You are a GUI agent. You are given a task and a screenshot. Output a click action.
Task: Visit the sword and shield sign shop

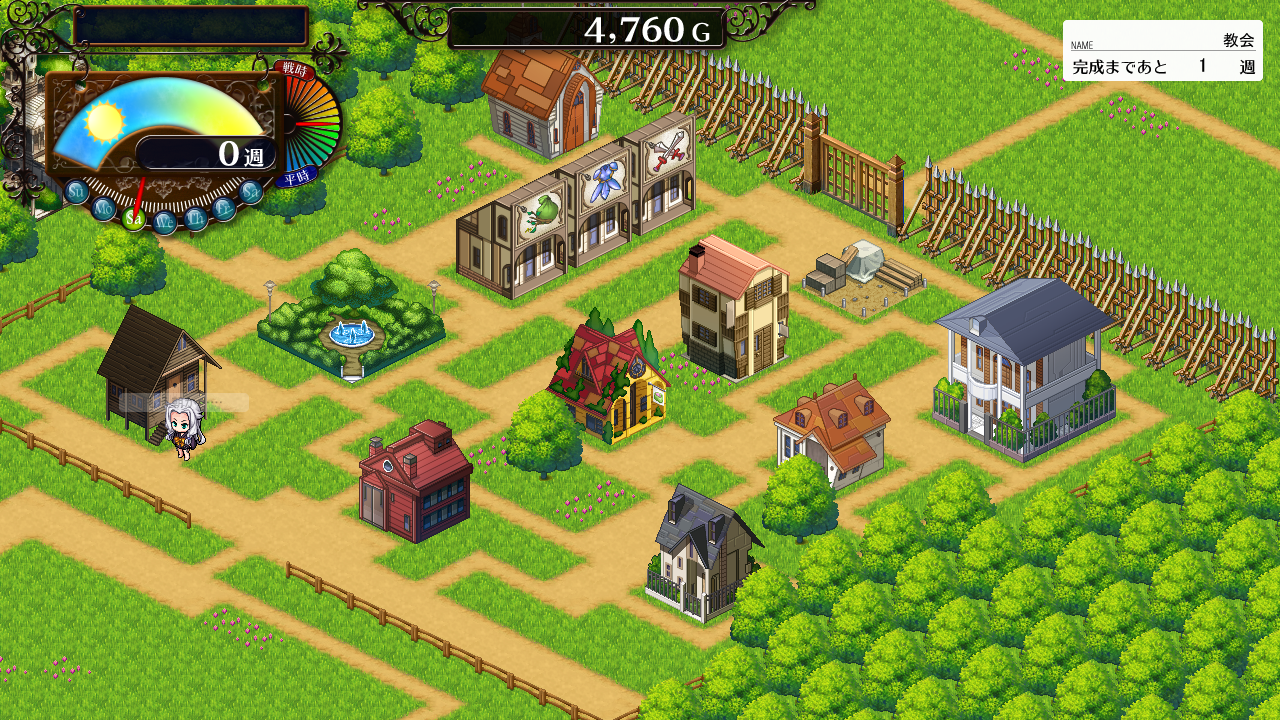coord(660,172)
